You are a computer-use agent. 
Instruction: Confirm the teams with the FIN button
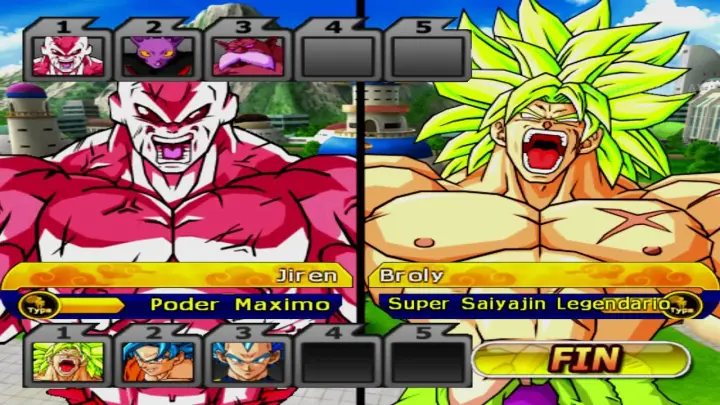581,359
